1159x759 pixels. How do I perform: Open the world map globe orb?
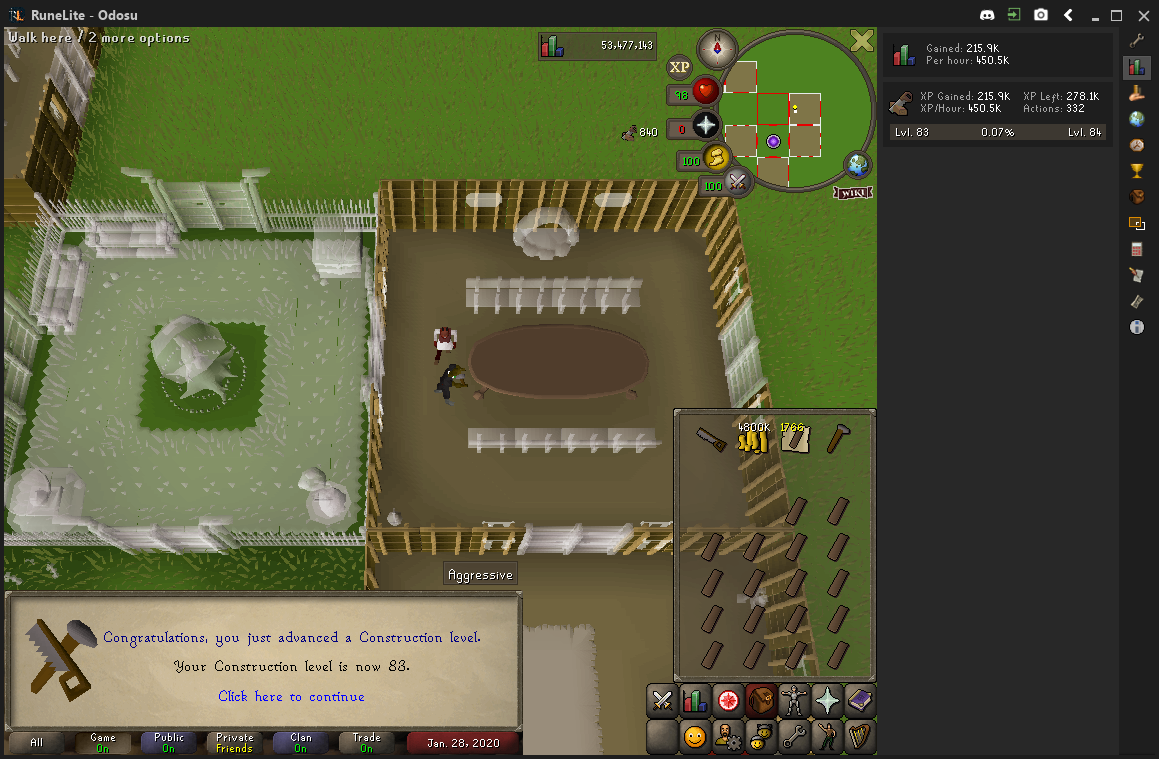coord(857,165)
